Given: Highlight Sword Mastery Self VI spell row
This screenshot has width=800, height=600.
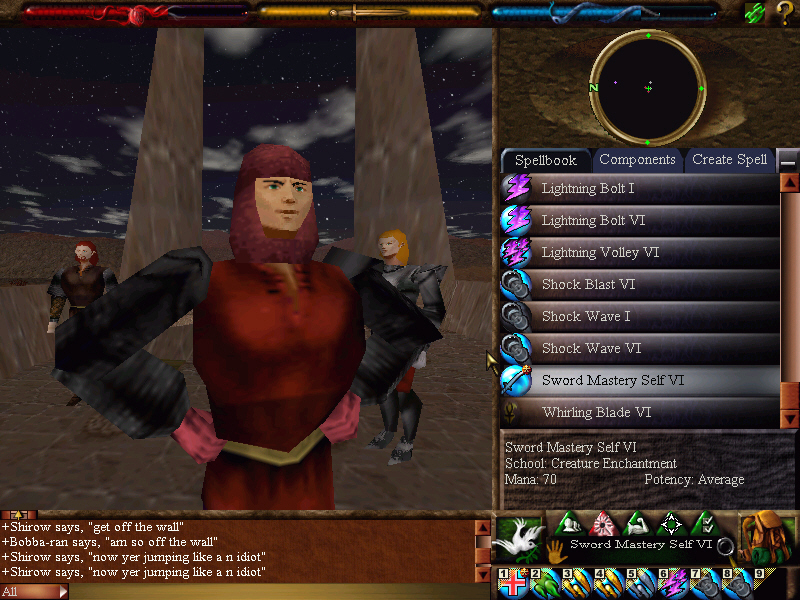Looking at the screenshot, I should pyautogui.click(x=613, y=380).
